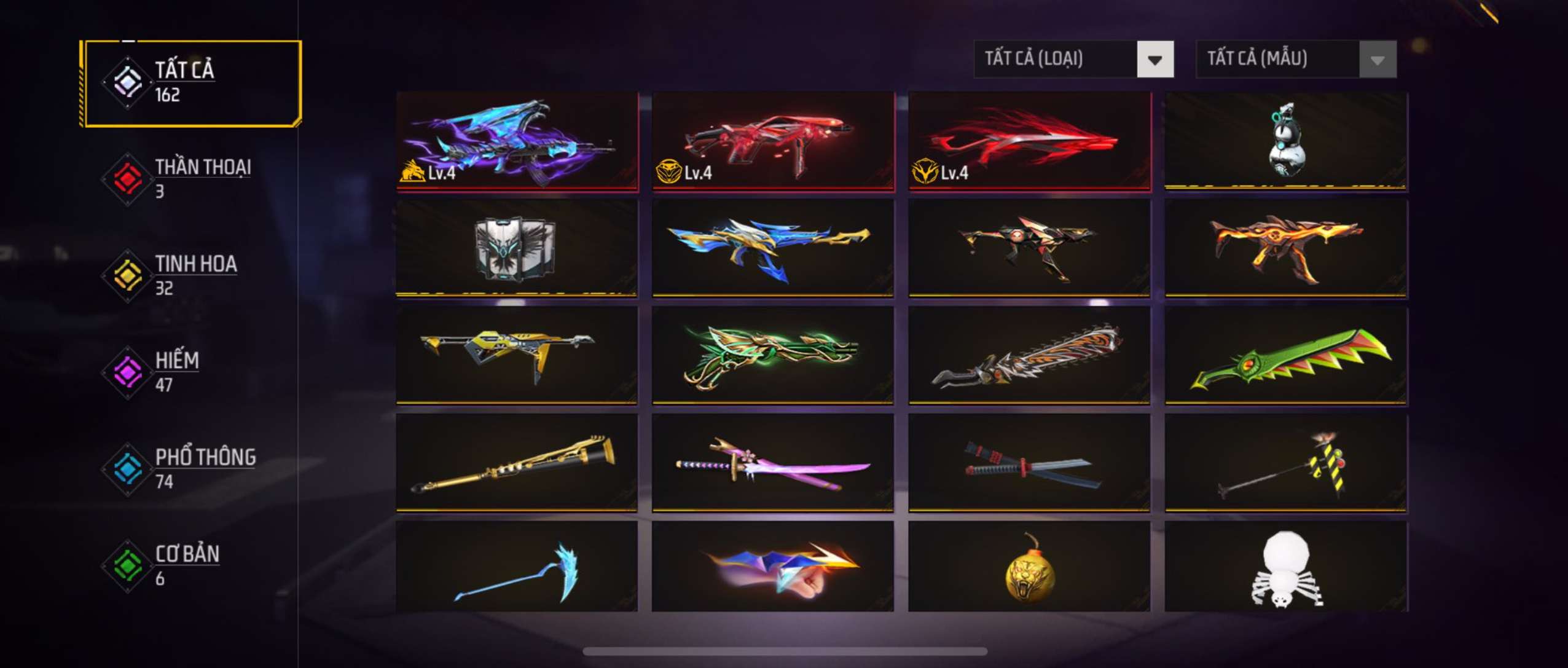This screenshot has width=1568, height=668.
Task: Select the white spider skin item
Action: (1285, 567)
